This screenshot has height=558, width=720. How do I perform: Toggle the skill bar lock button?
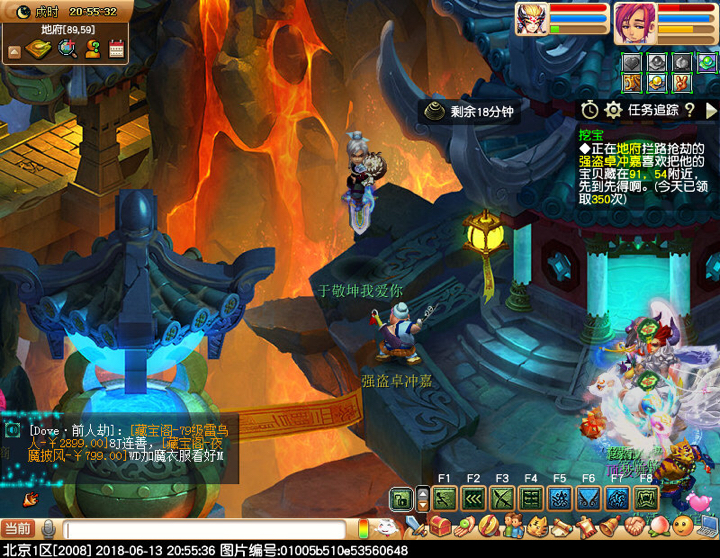pyautogui.click(x=400, y=498)
